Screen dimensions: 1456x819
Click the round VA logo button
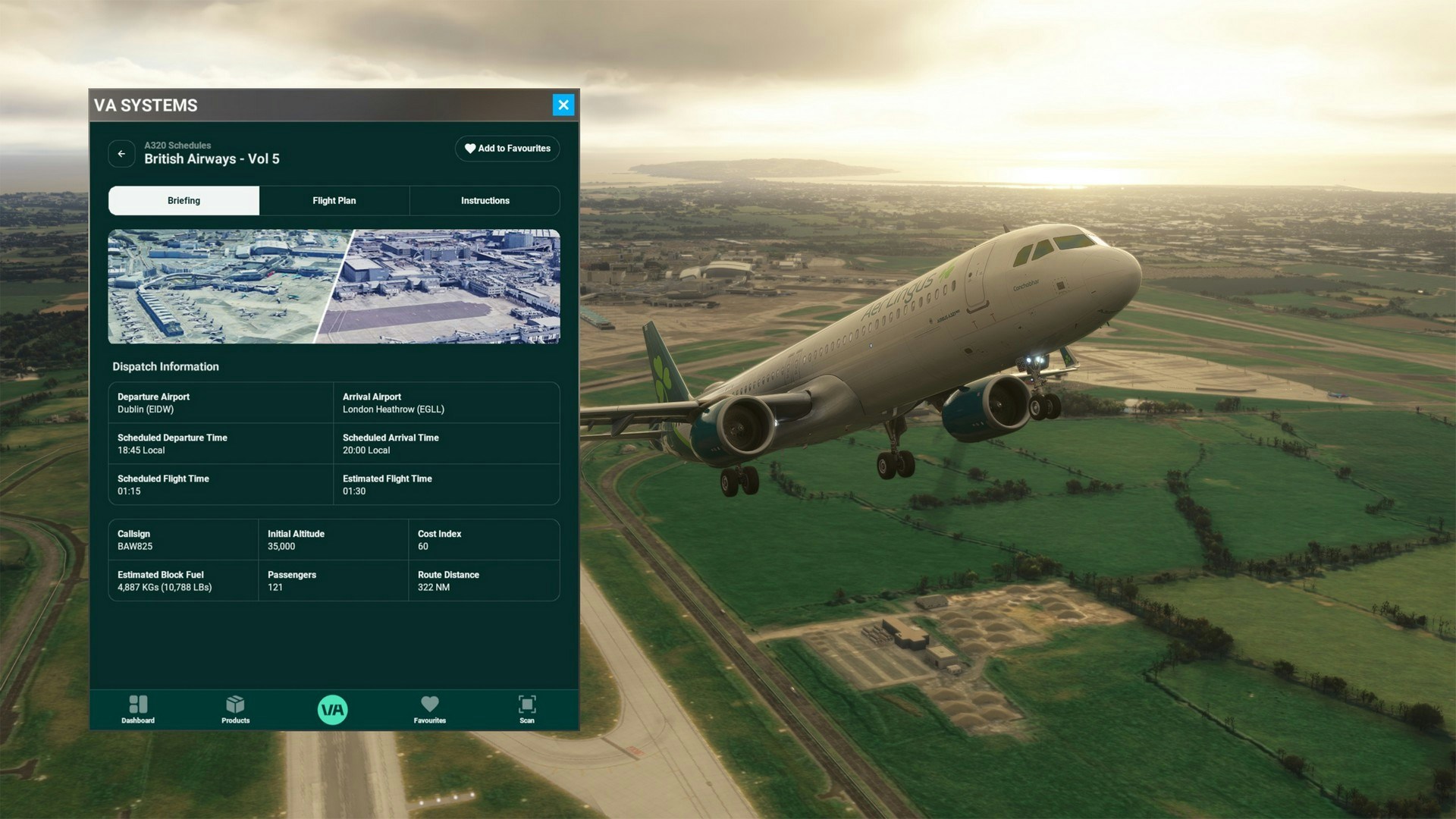pyautogui.click(x=332, y=710)
